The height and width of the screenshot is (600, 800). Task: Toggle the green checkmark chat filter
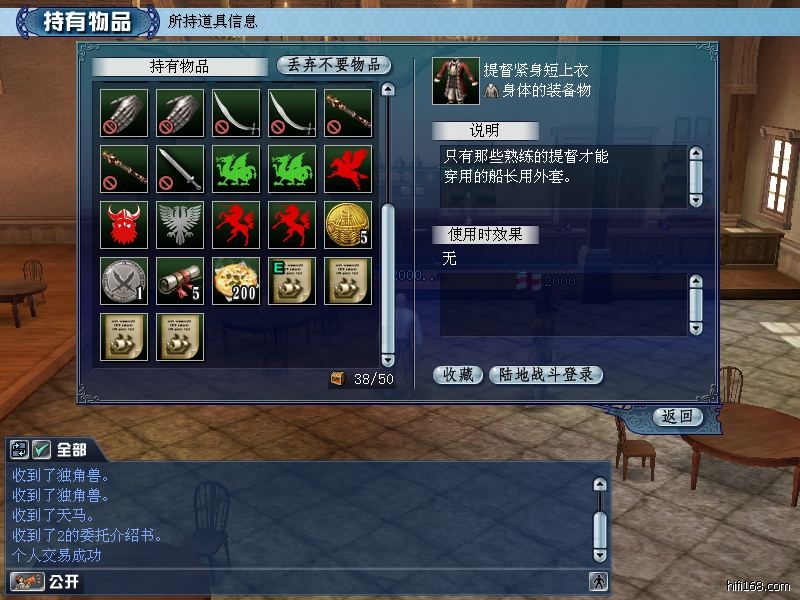click(42, 450)
